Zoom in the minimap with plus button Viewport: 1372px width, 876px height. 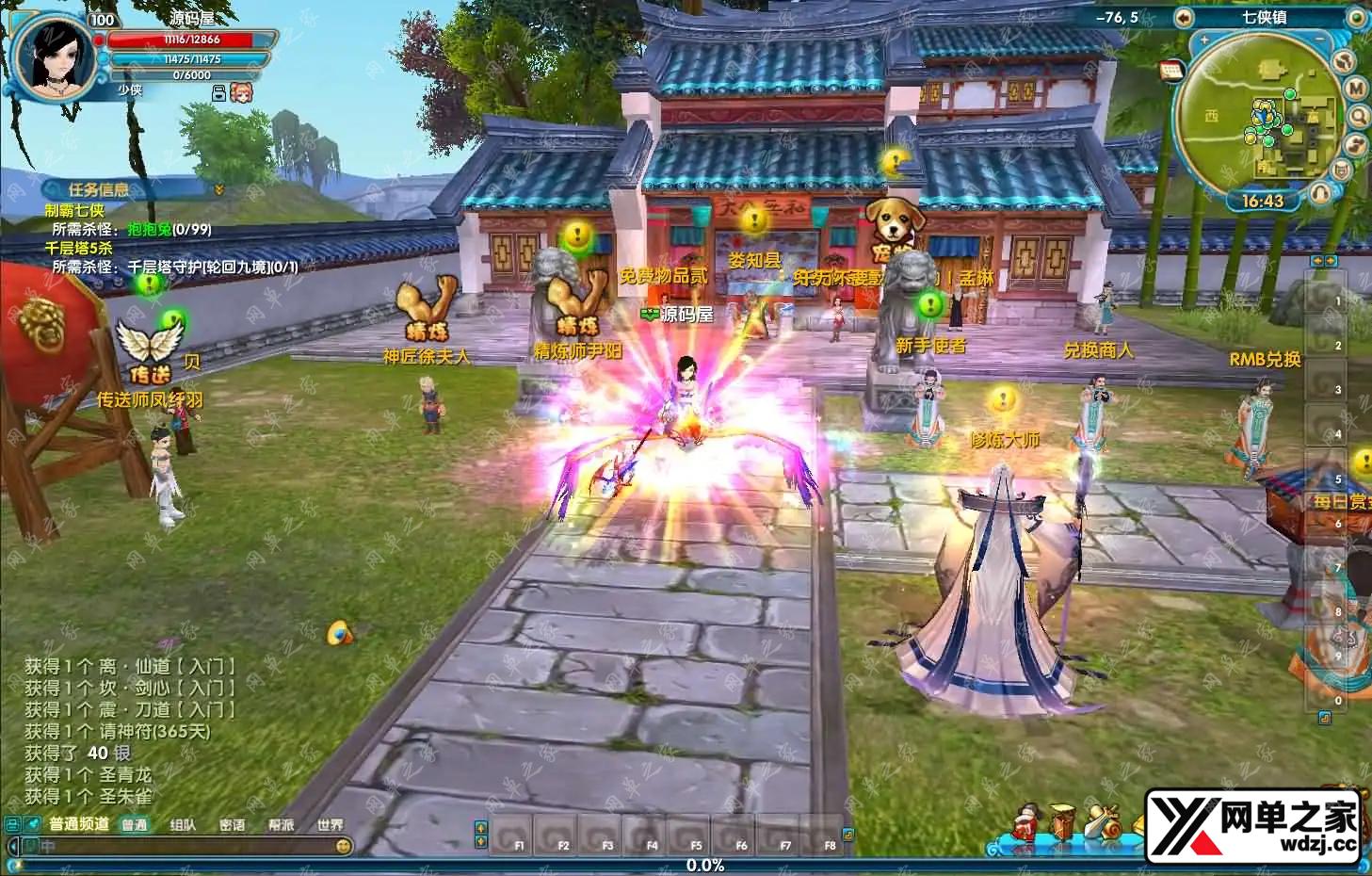tap(1203, 41)
